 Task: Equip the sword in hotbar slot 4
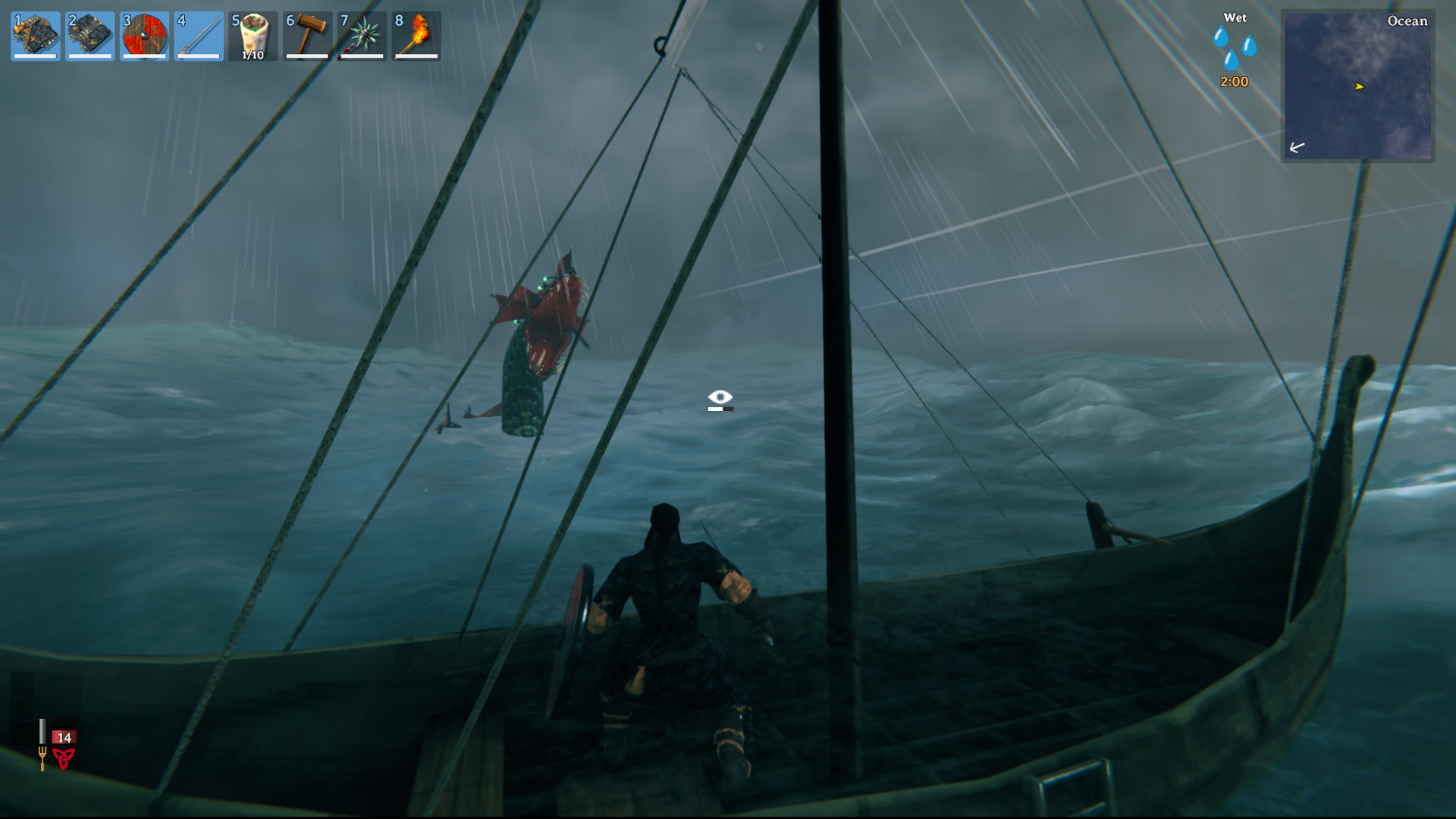click(x=199, y=36)
